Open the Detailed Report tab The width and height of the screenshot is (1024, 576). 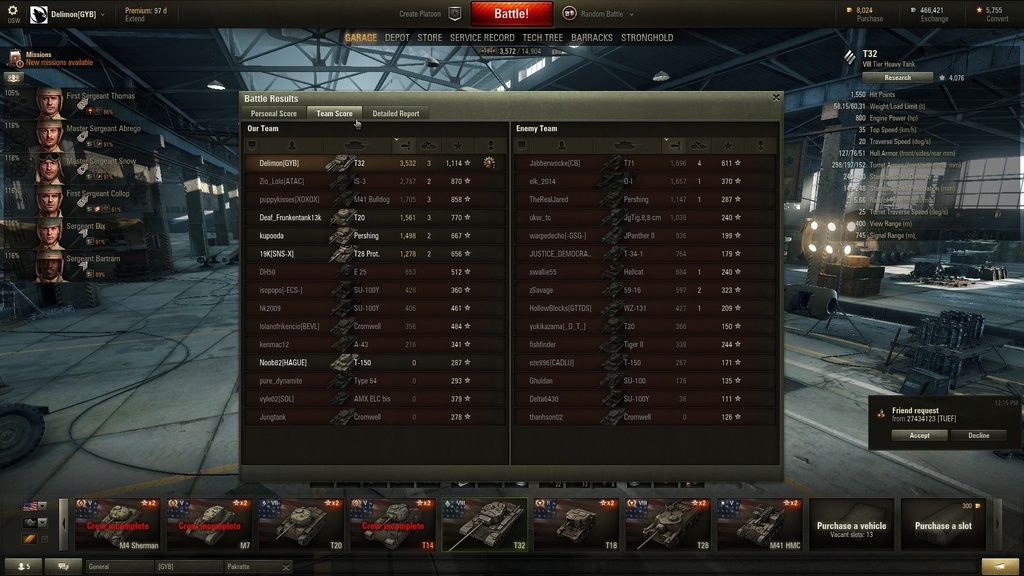click(395, 114)
